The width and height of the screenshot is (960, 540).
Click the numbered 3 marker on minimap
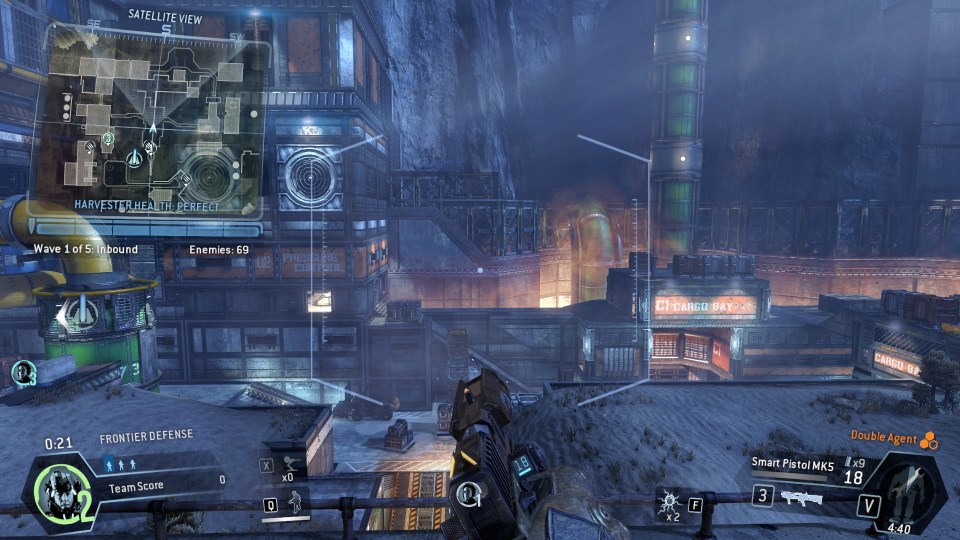pyautogui.click(x=108, y=137)
